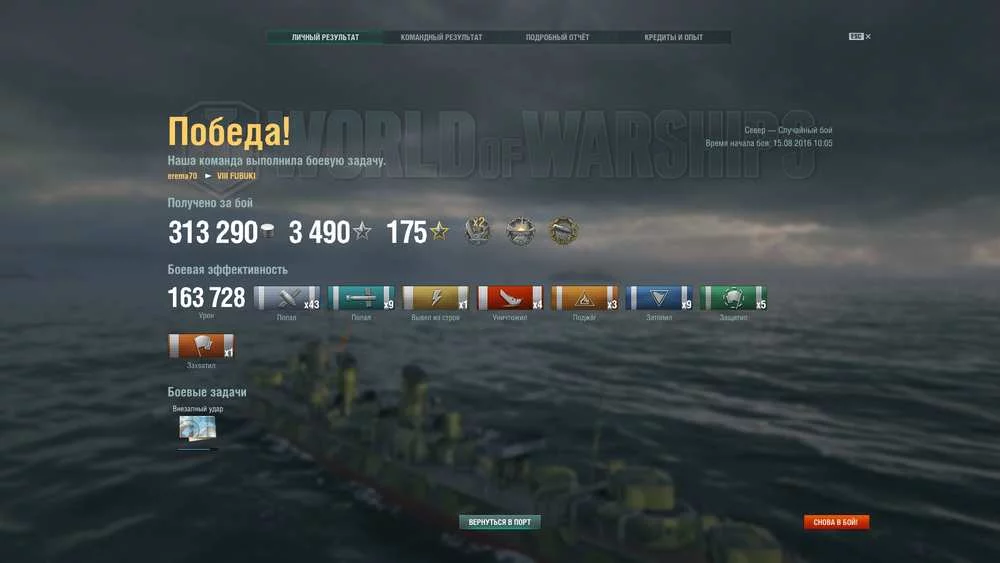The image size is (1000, 563).
Task: Click the Захватил capture ribbon
Action: [202, 346]
